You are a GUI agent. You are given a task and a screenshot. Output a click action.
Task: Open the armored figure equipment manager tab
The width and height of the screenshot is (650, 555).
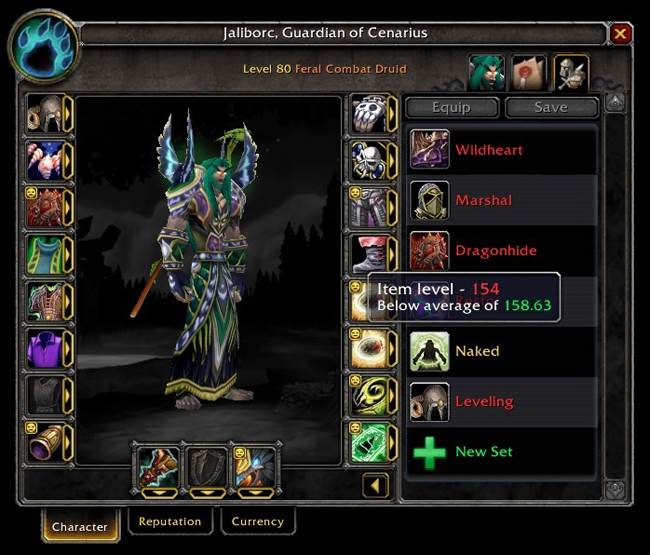[x=571, y=72]
